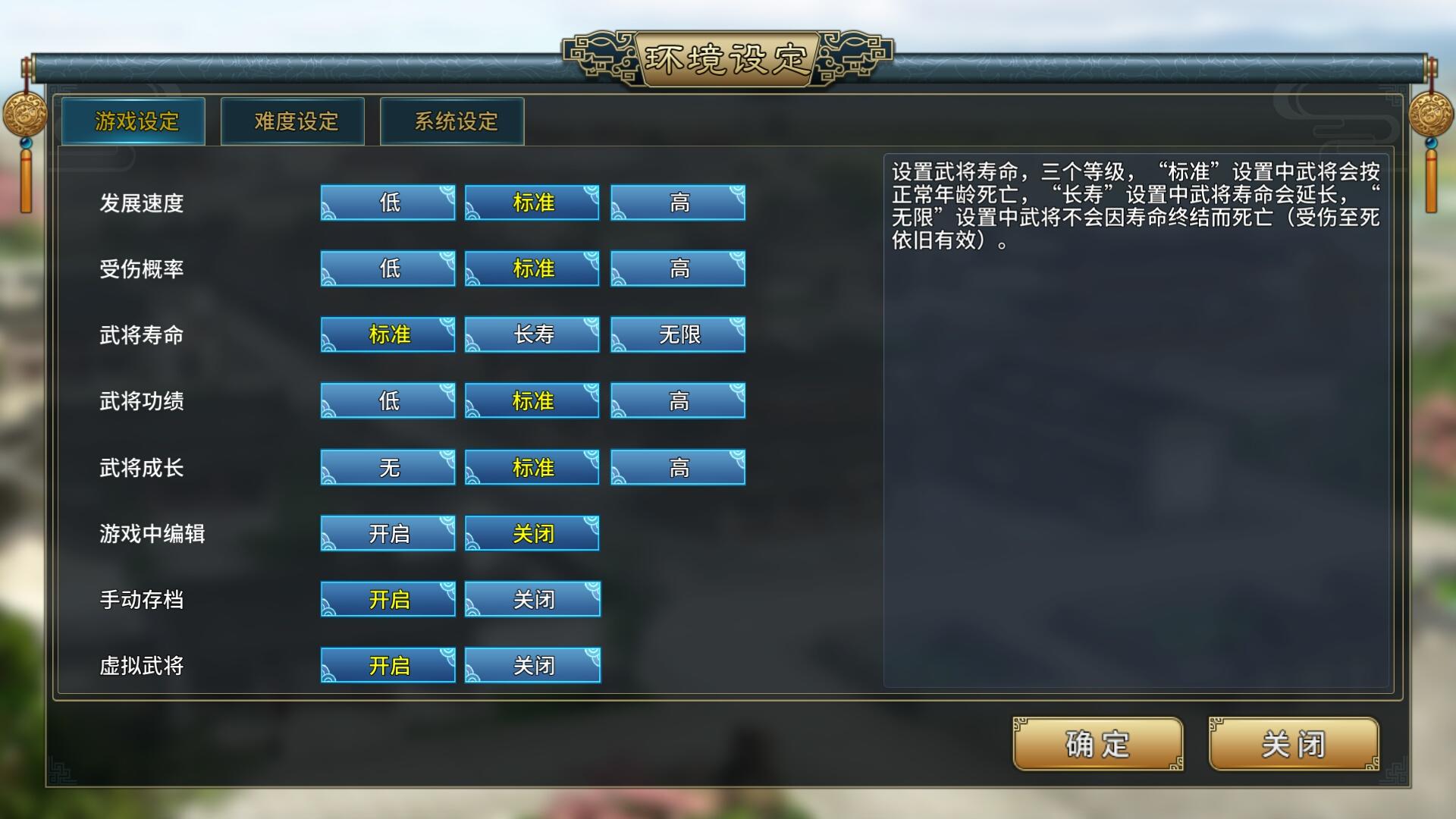Set 武将寿命 to 无限
Viewport: 1456px width, 819px height.
click(x=677, y=334)
